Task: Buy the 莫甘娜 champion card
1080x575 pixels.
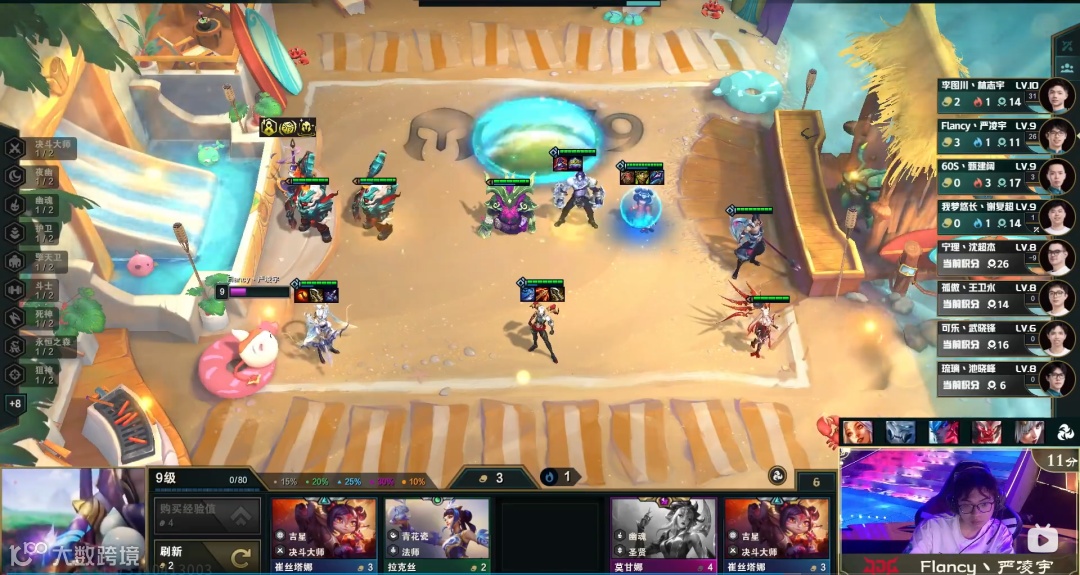Action: tap(663, 535)
